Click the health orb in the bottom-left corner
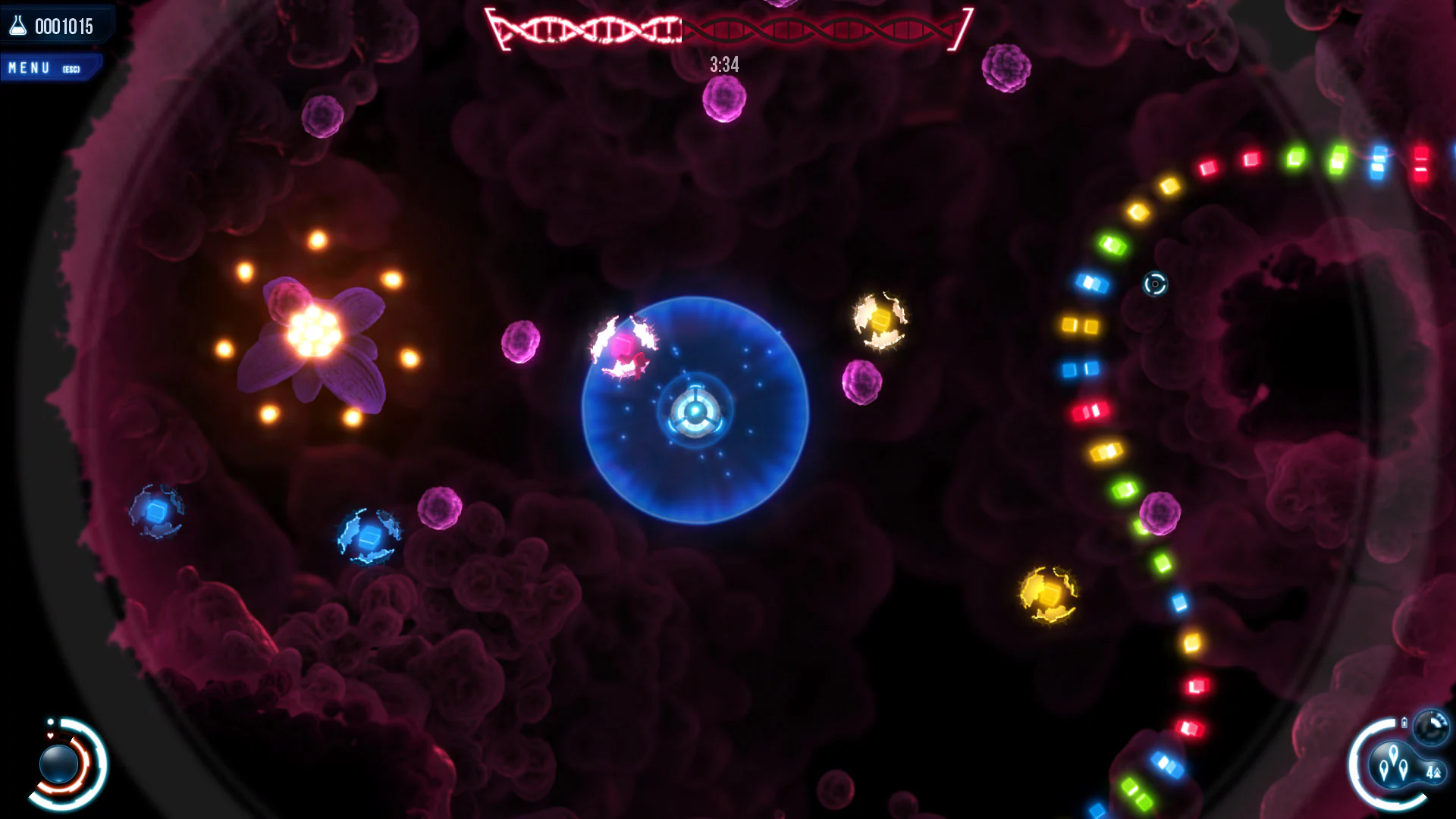1456x819 pixels. [58, 764]
